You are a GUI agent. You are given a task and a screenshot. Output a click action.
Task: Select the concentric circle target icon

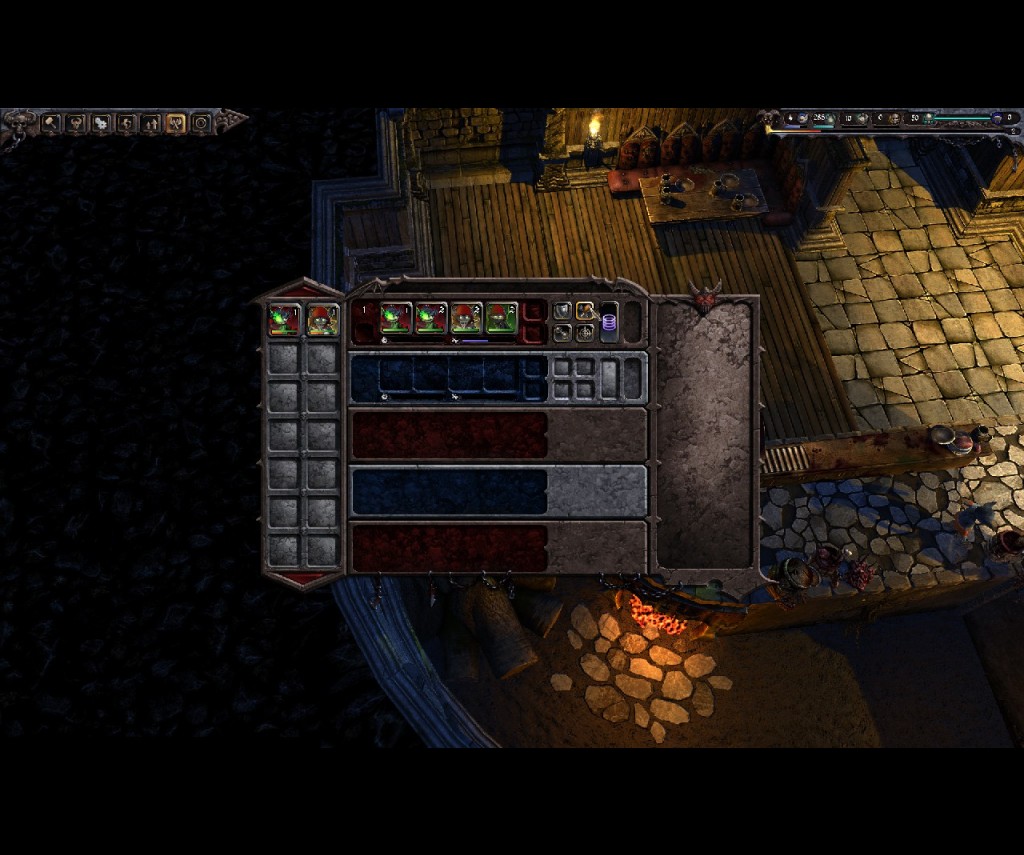point(201,123)
